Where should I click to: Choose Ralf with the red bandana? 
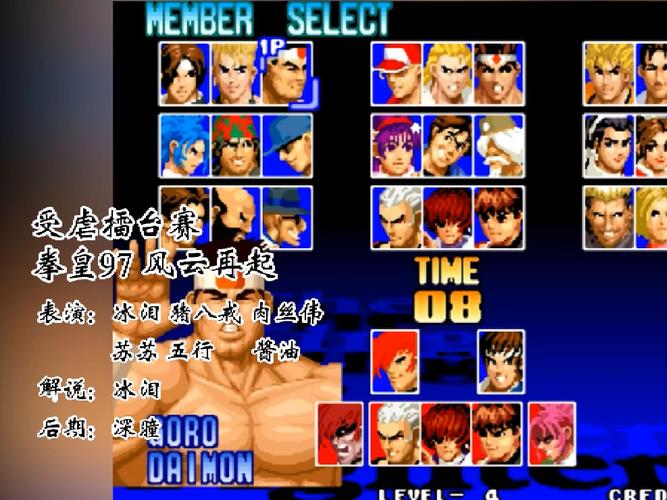click(235, 145)
